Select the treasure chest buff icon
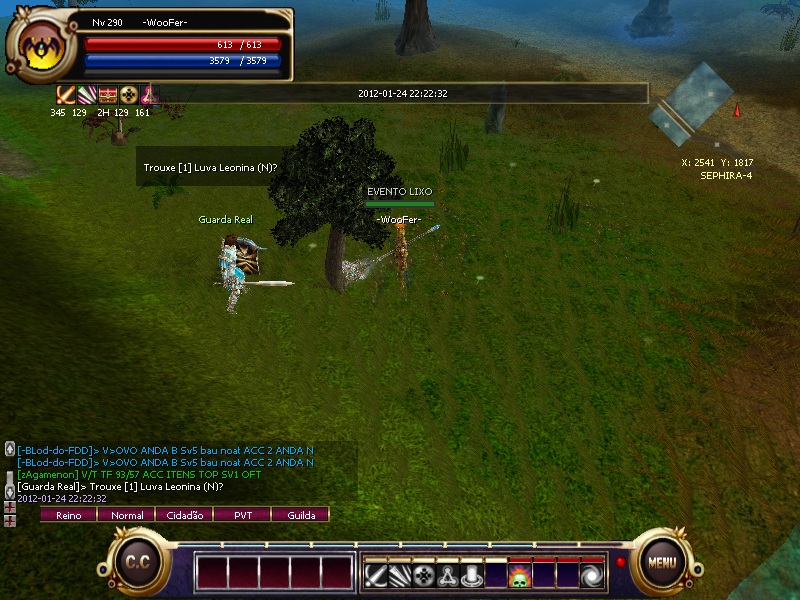800x600 pixels. 108,95
